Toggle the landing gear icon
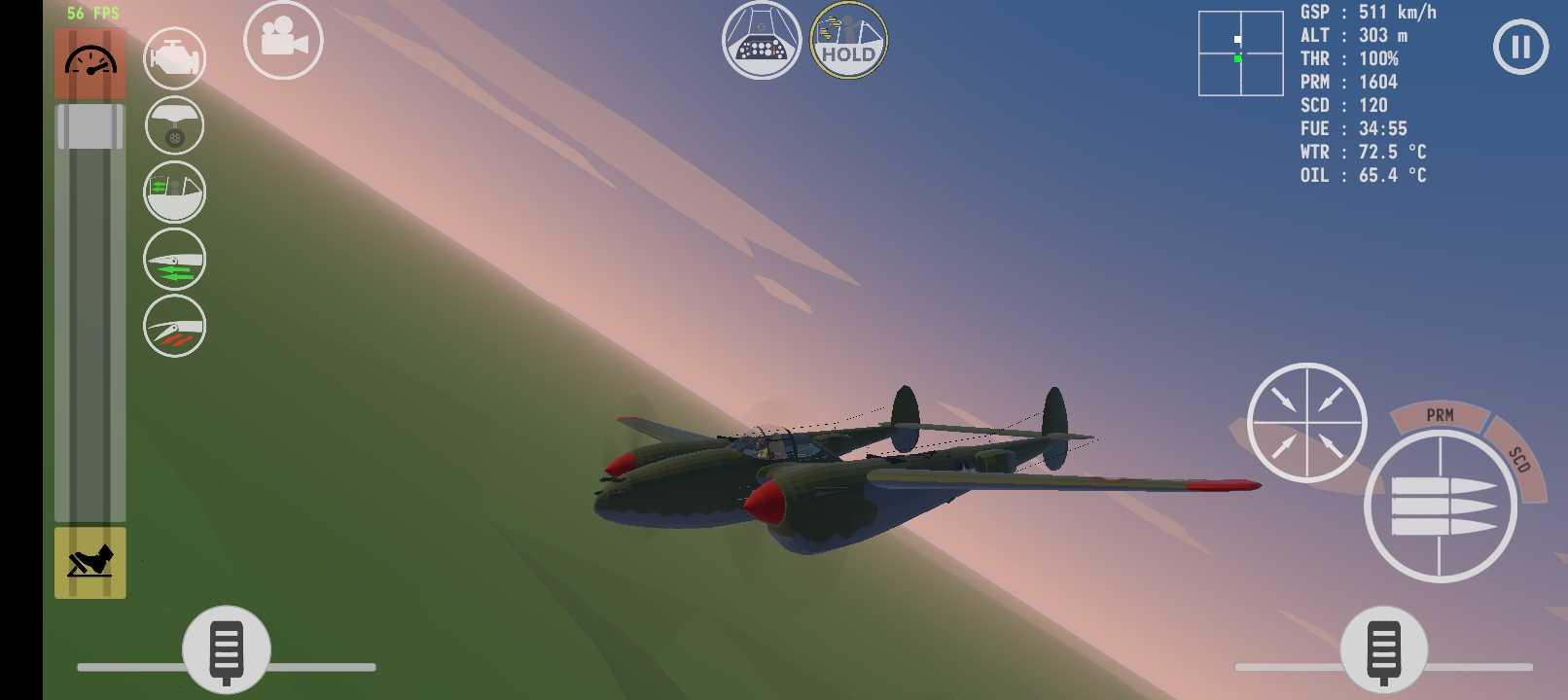The width and height of the screenshot is (1568, 700). [175, 125]
